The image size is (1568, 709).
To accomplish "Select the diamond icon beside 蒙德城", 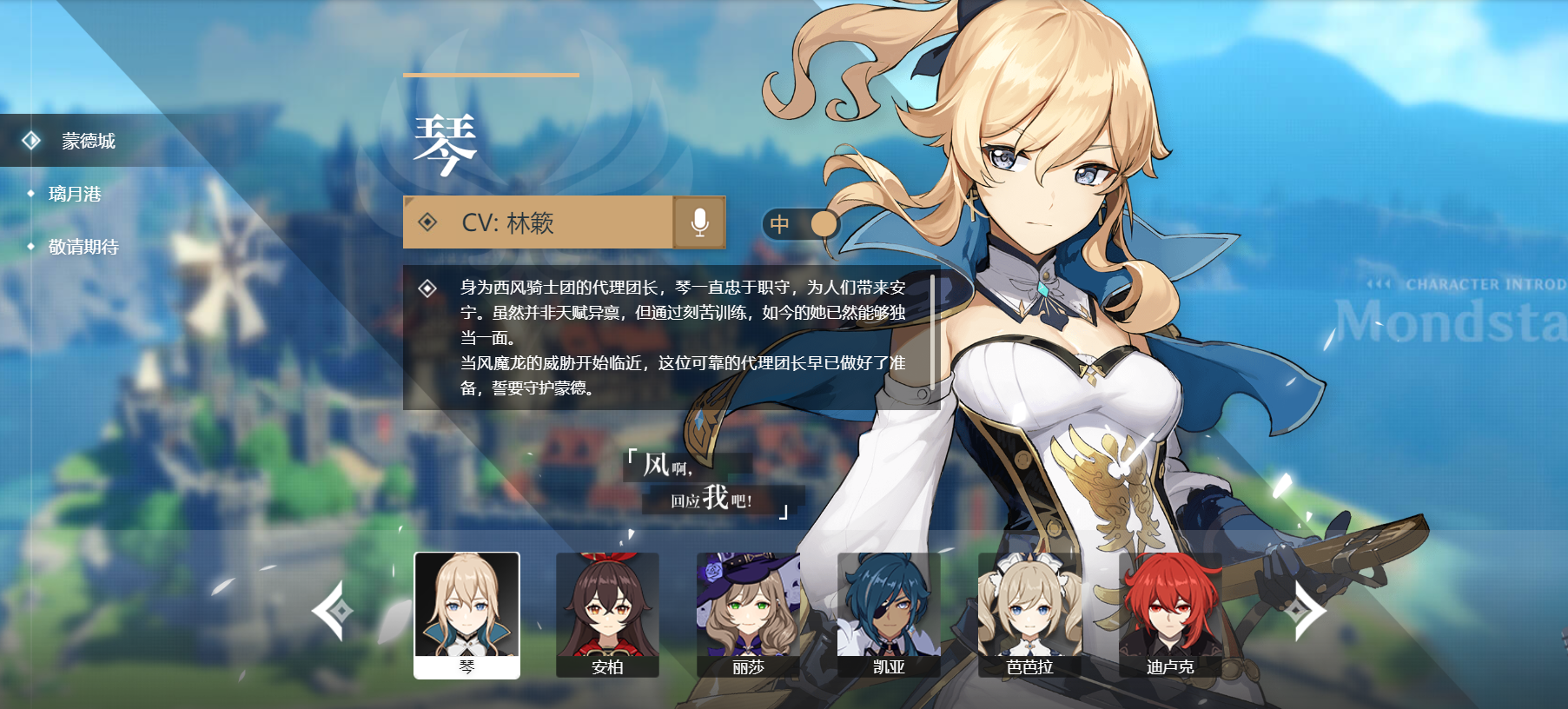I will [x=32, y=138].
